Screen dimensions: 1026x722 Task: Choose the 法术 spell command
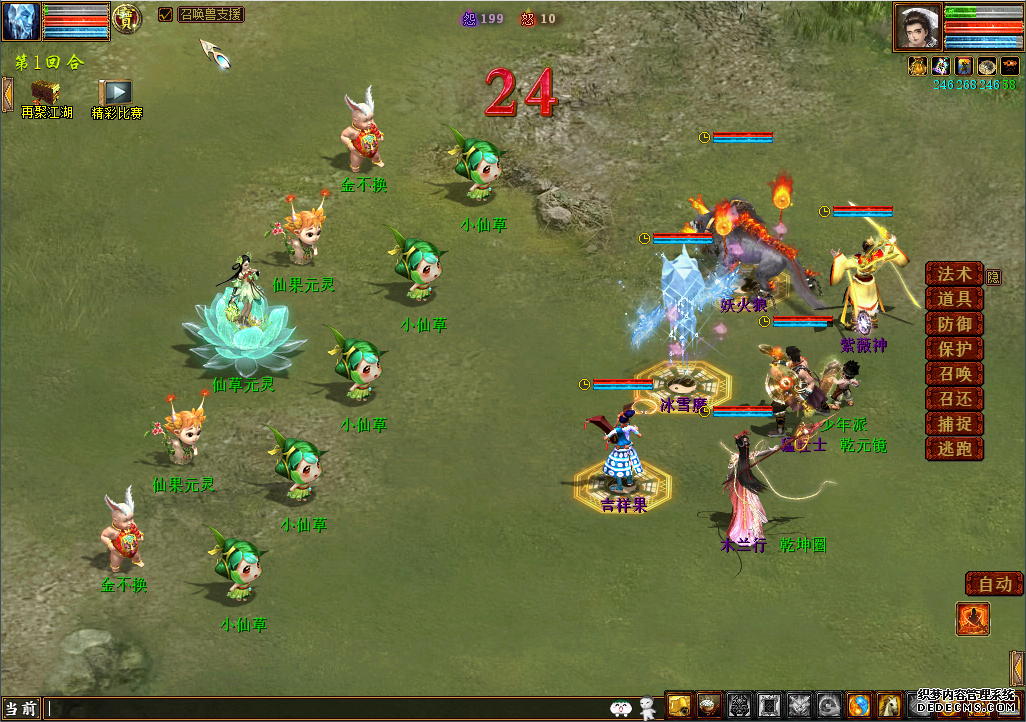pyautogui.click(x=954, y=274)
